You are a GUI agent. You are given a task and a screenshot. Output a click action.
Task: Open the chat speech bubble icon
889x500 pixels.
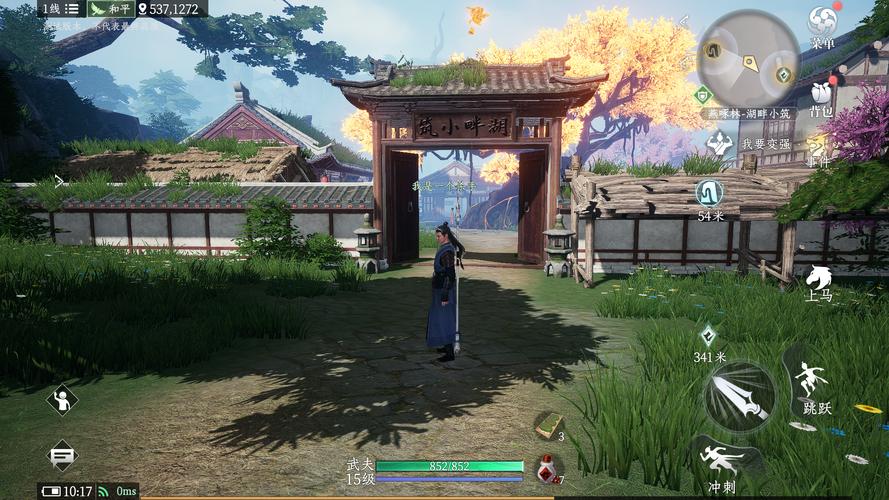point(62,456)
